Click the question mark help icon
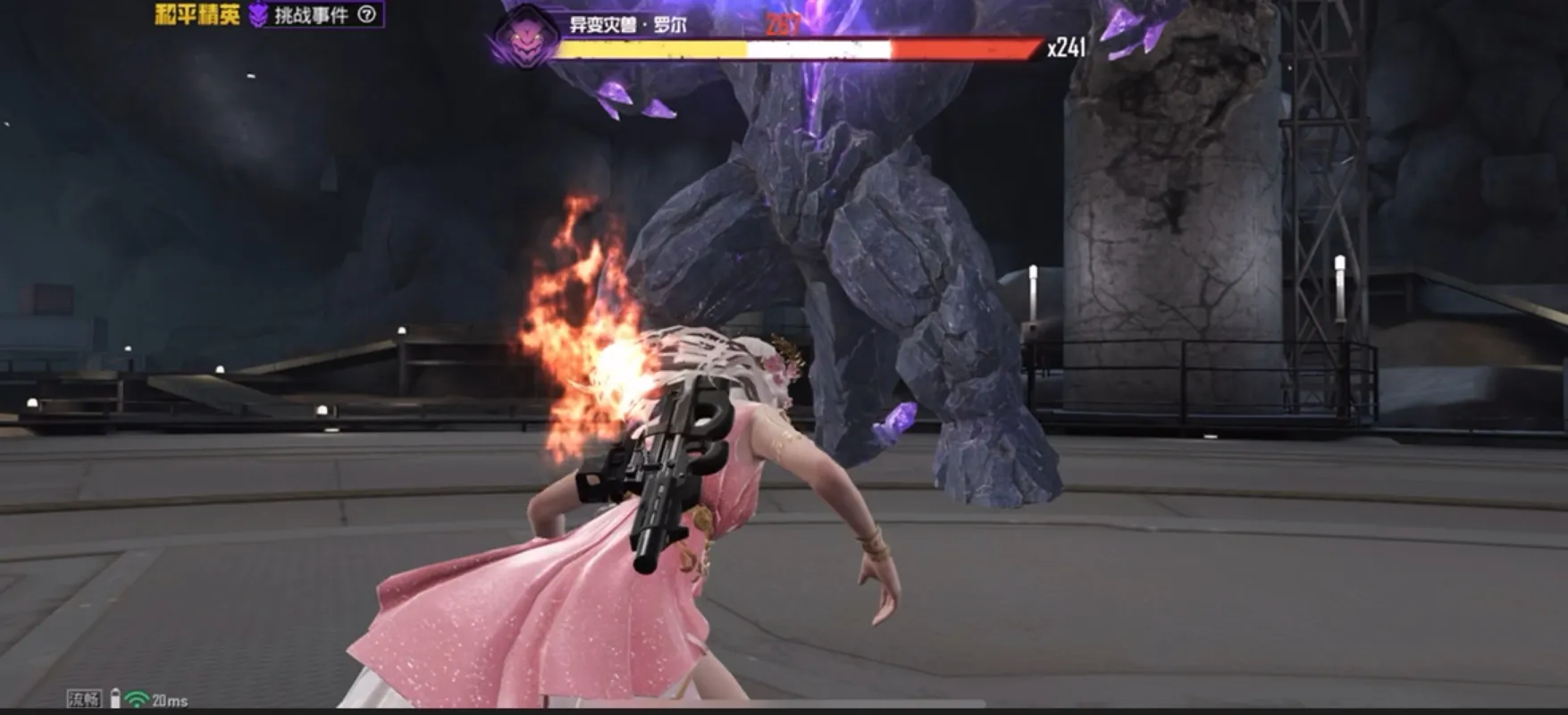Viewport: 1568px width, 715px height. pyautogui.click(x=366, y=14)
